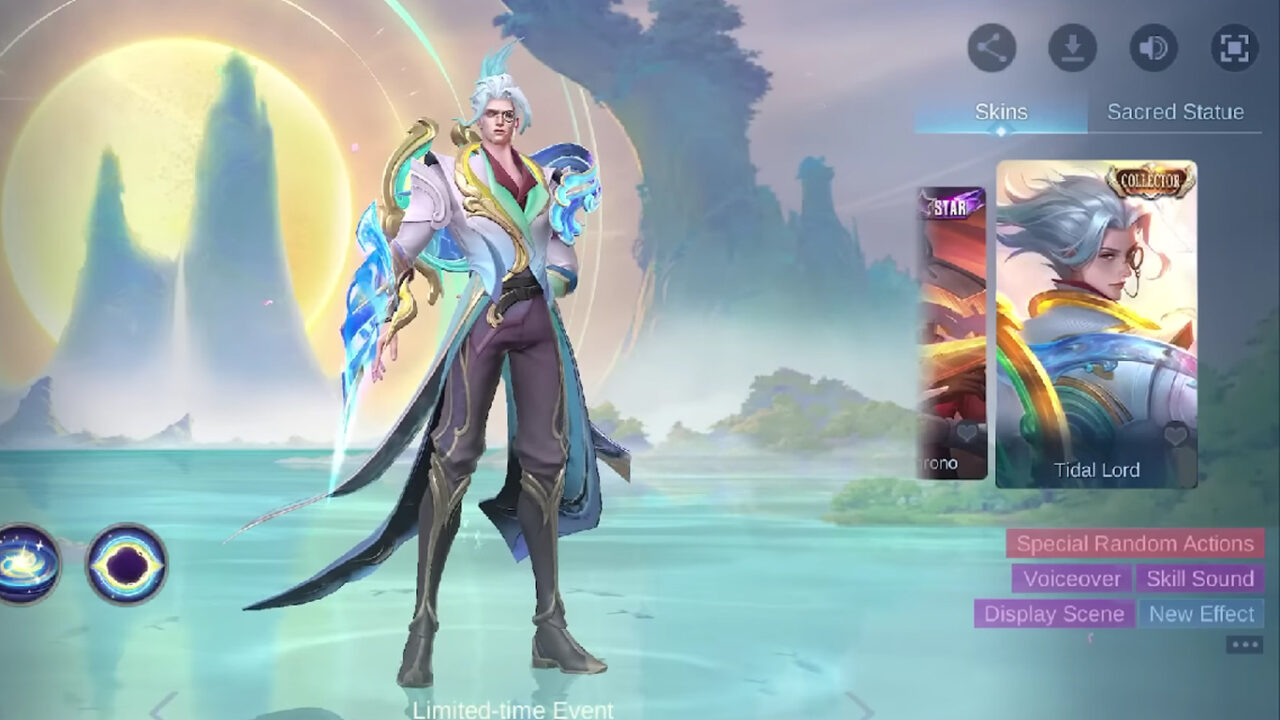Toggle the Voiceover option
The height and width of the screenshot is (720, 1280).
click(1069, 579)
